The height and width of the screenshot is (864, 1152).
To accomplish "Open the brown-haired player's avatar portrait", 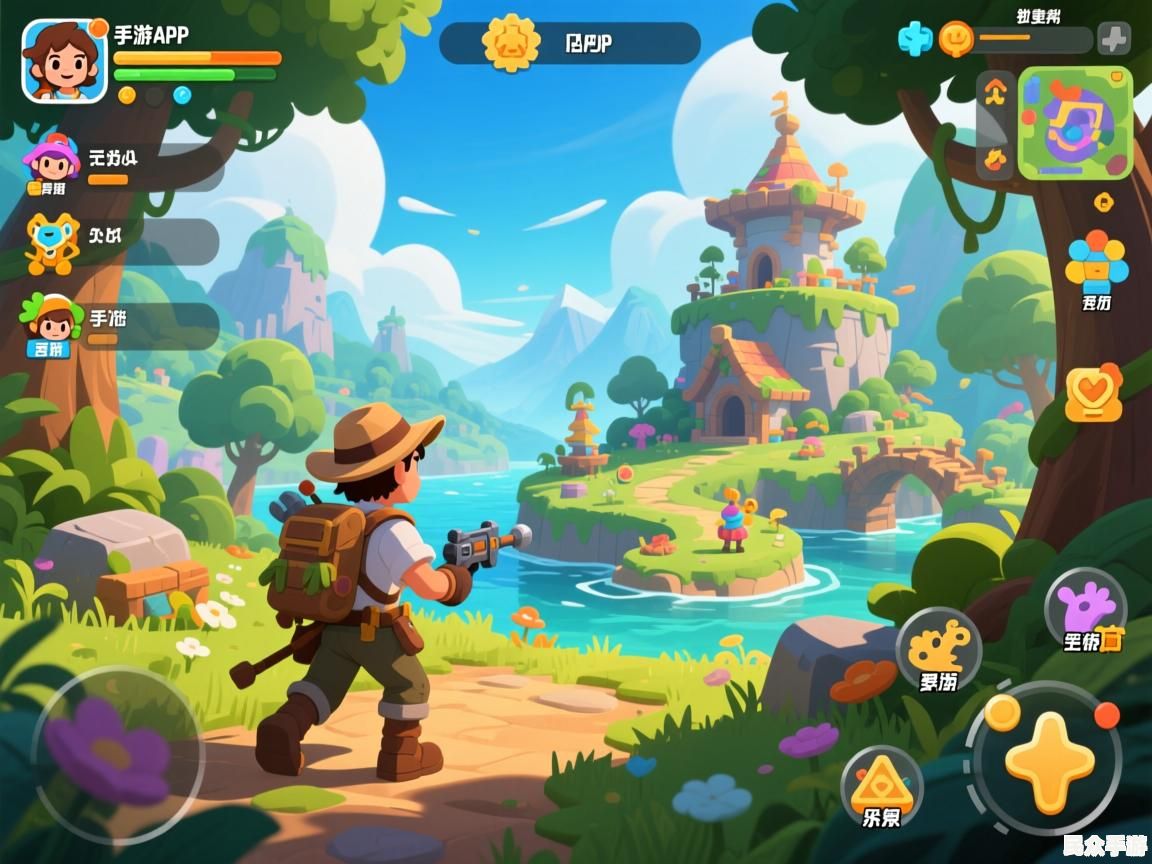I will point(64,60).
